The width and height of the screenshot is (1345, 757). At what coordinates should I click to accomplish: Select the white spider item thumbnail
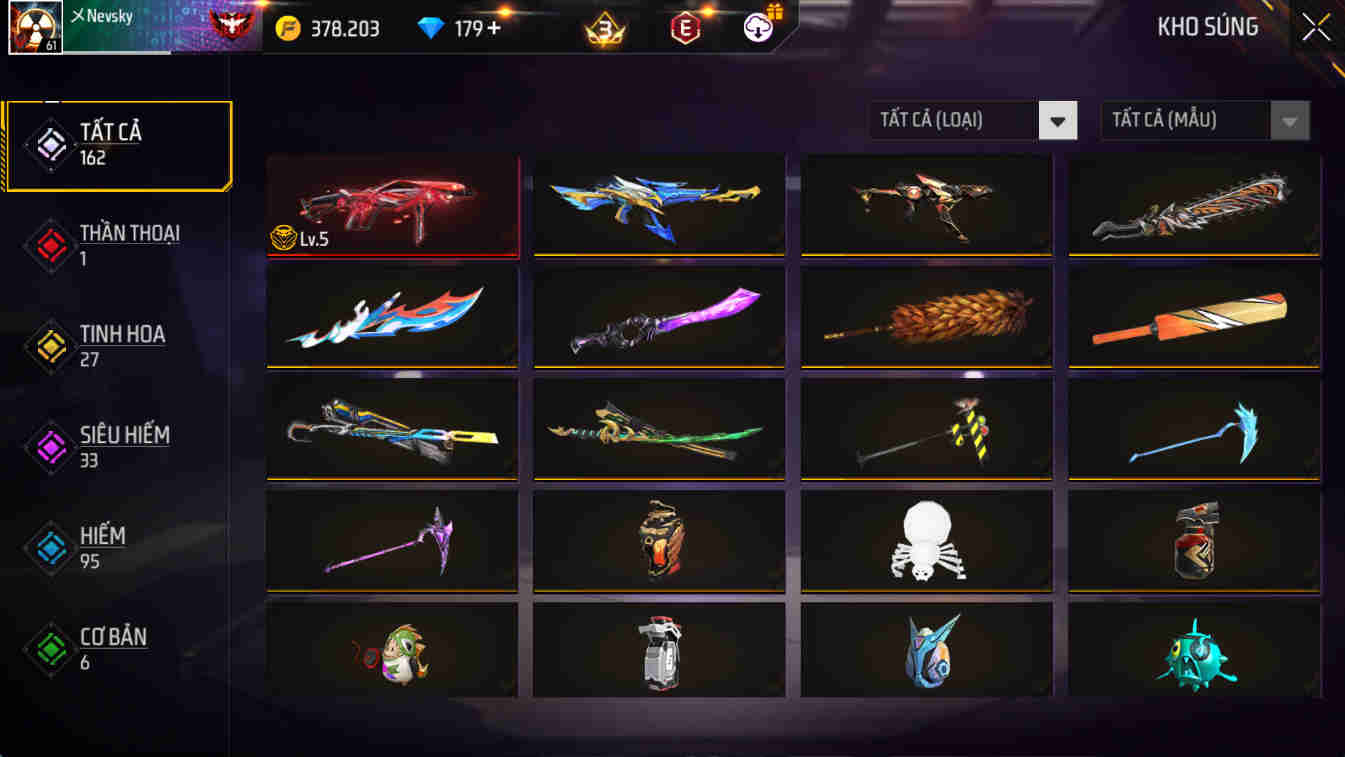[x=926, y=540]
